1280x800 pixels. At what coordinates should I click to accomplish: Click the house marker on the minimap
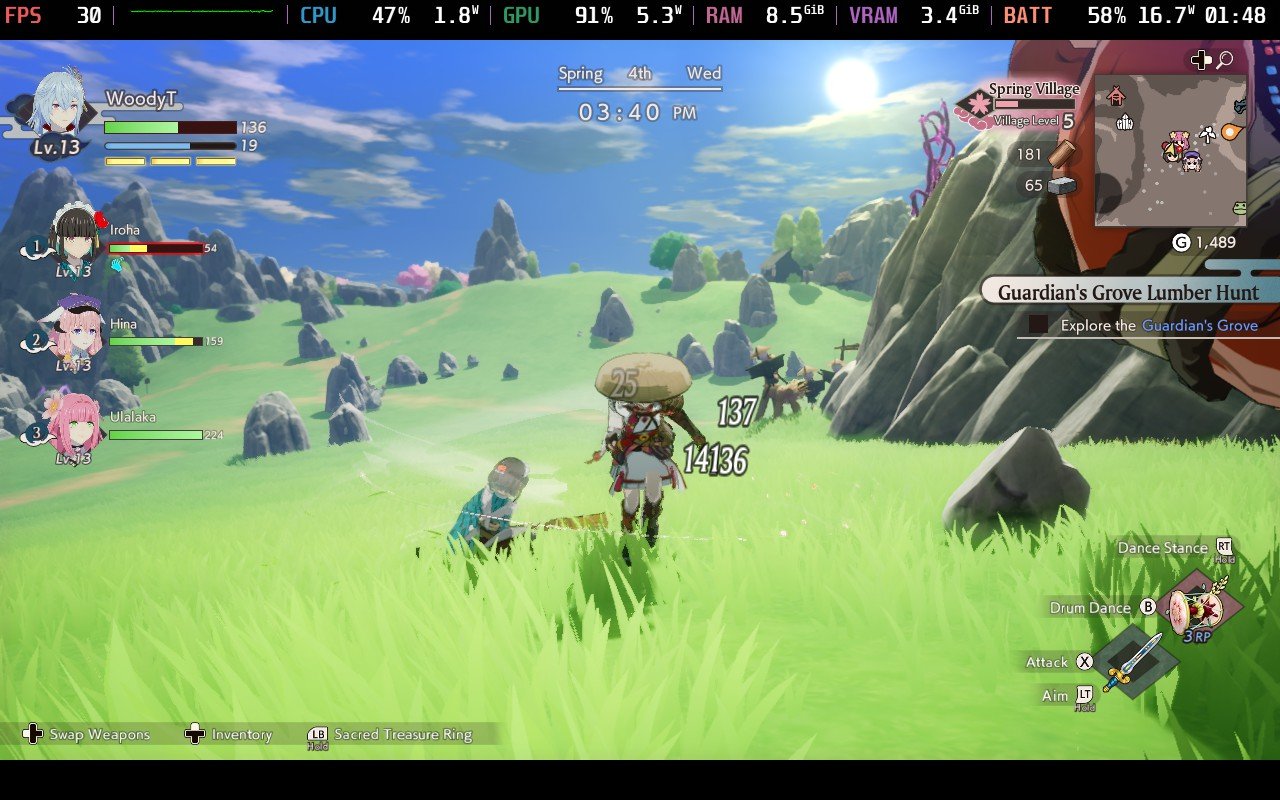[1117, 96]
